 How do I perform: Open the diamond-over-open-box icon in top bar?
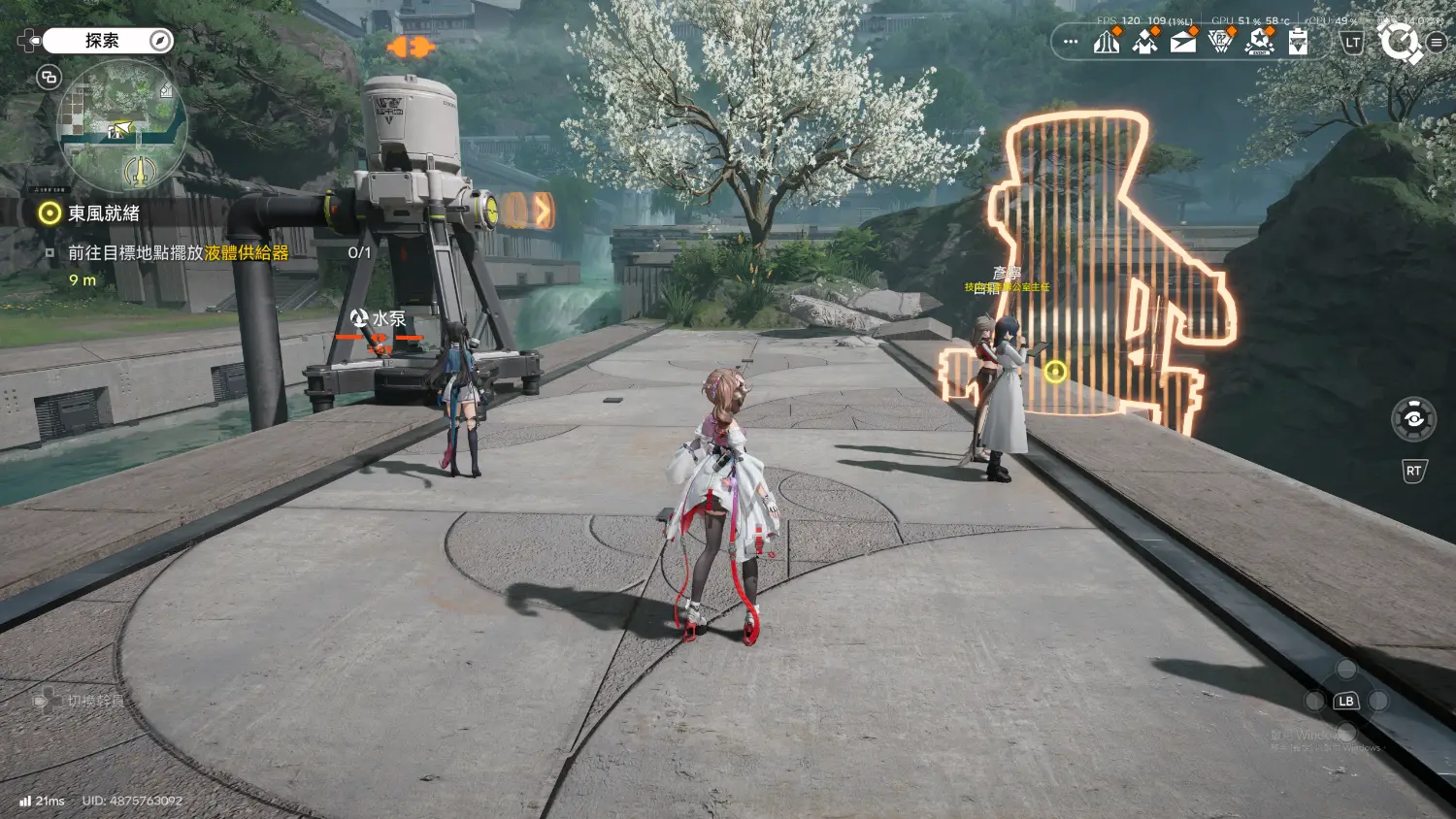coord(1145,42)
